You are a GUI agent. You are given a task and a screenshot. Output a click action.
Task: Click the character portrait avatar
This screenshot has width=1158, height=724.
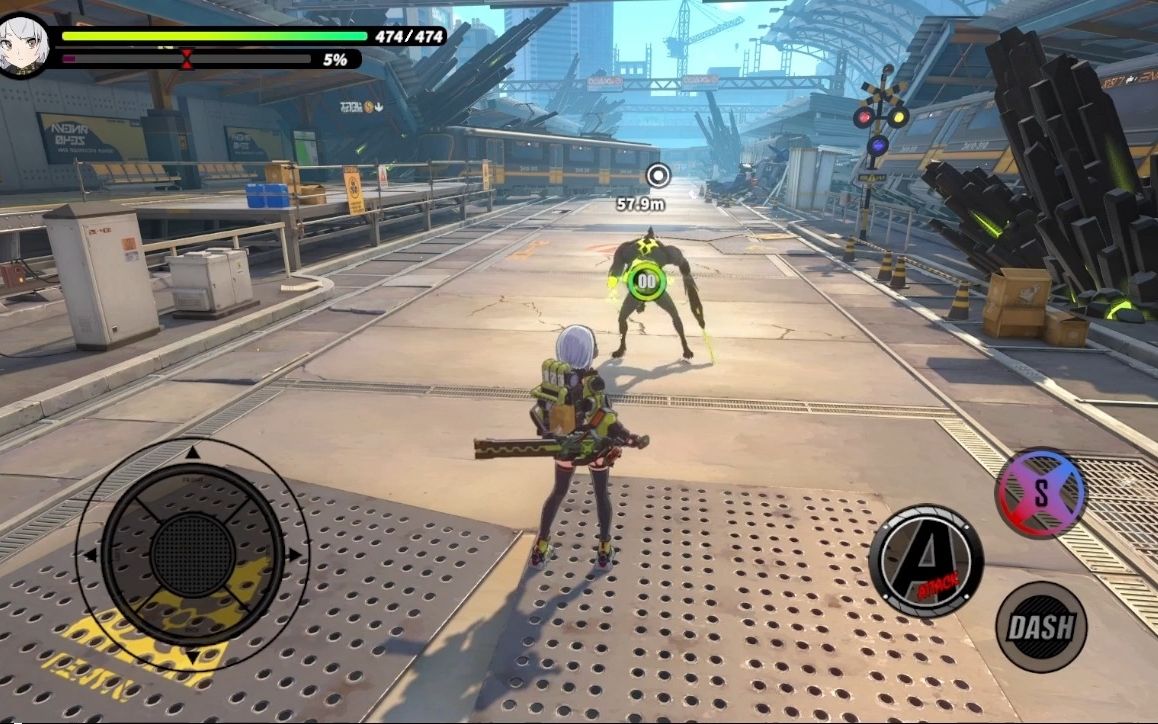pos(21,45)
